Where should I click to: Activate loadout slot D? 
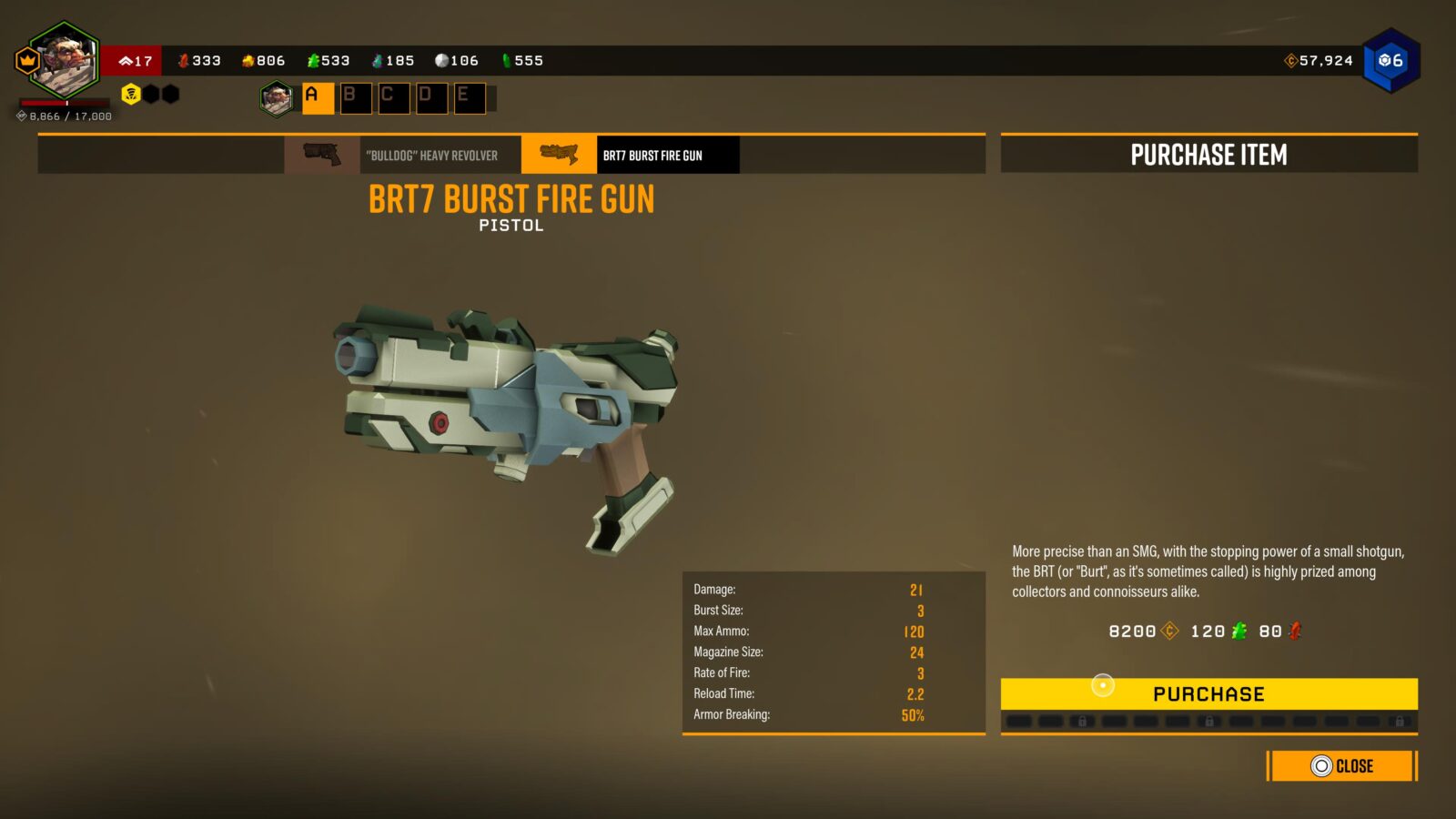431,97
